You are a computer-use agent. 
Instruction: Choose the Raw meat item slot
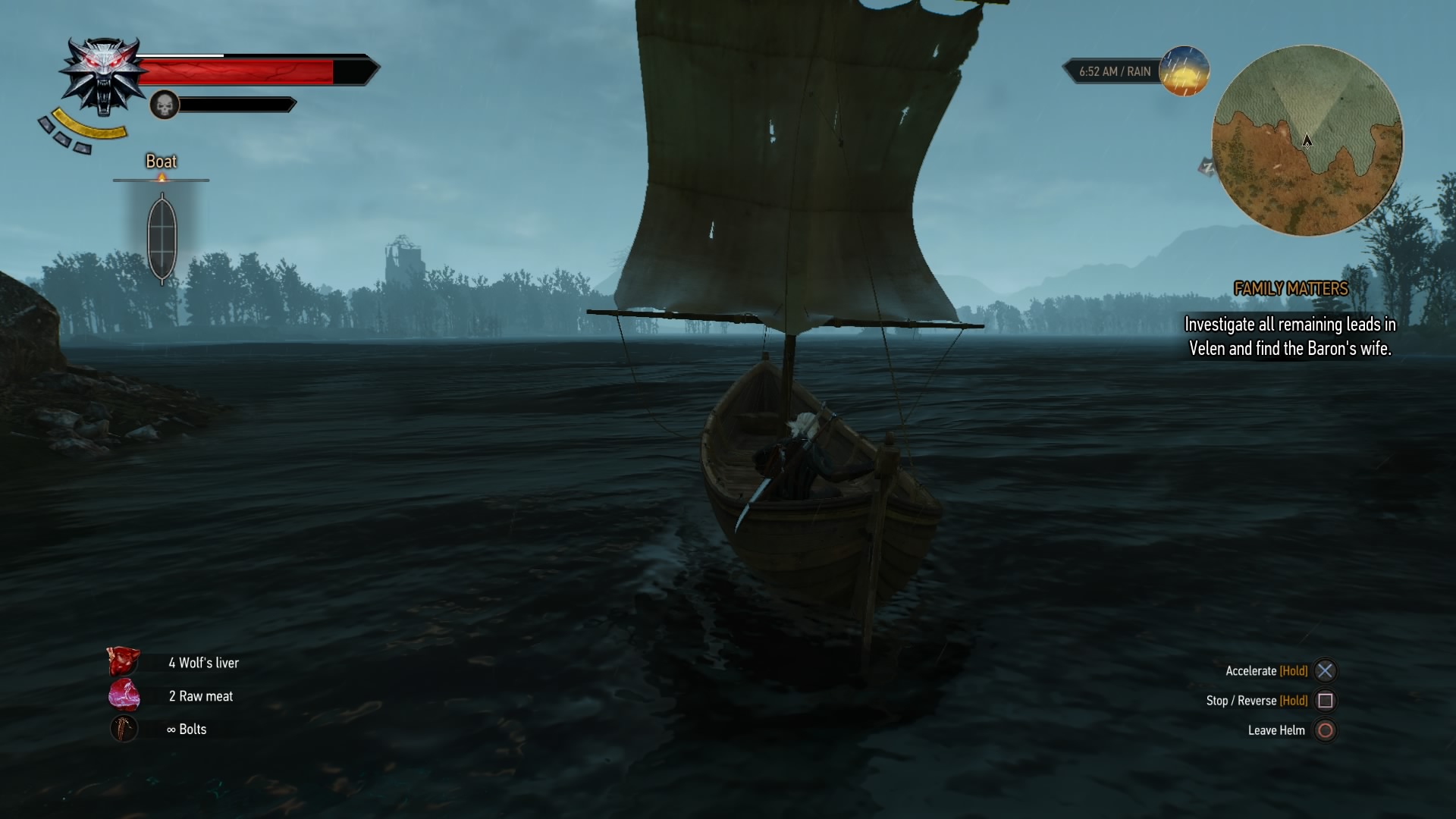pos(124,695)
